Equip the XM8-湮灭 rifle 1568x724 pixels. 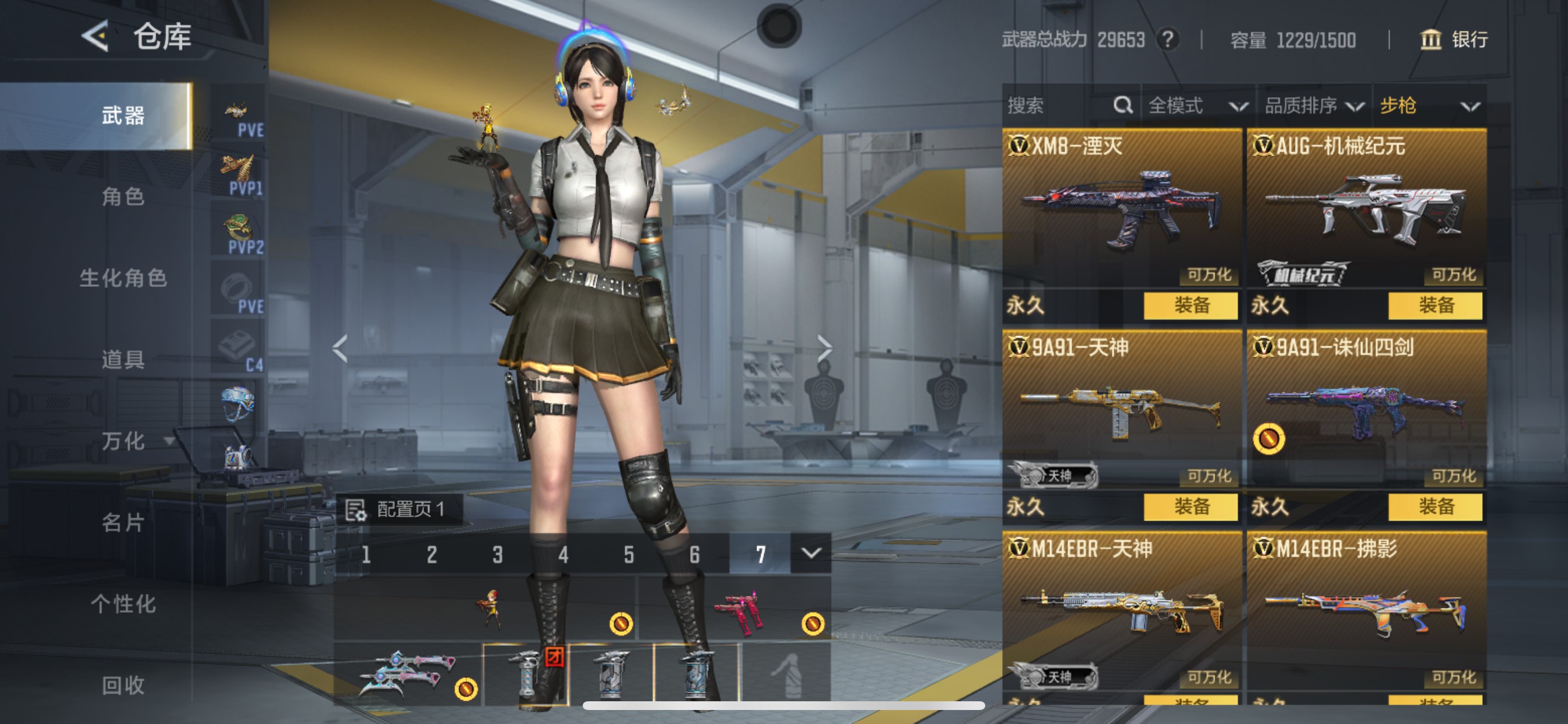(x=1191, y=307)
